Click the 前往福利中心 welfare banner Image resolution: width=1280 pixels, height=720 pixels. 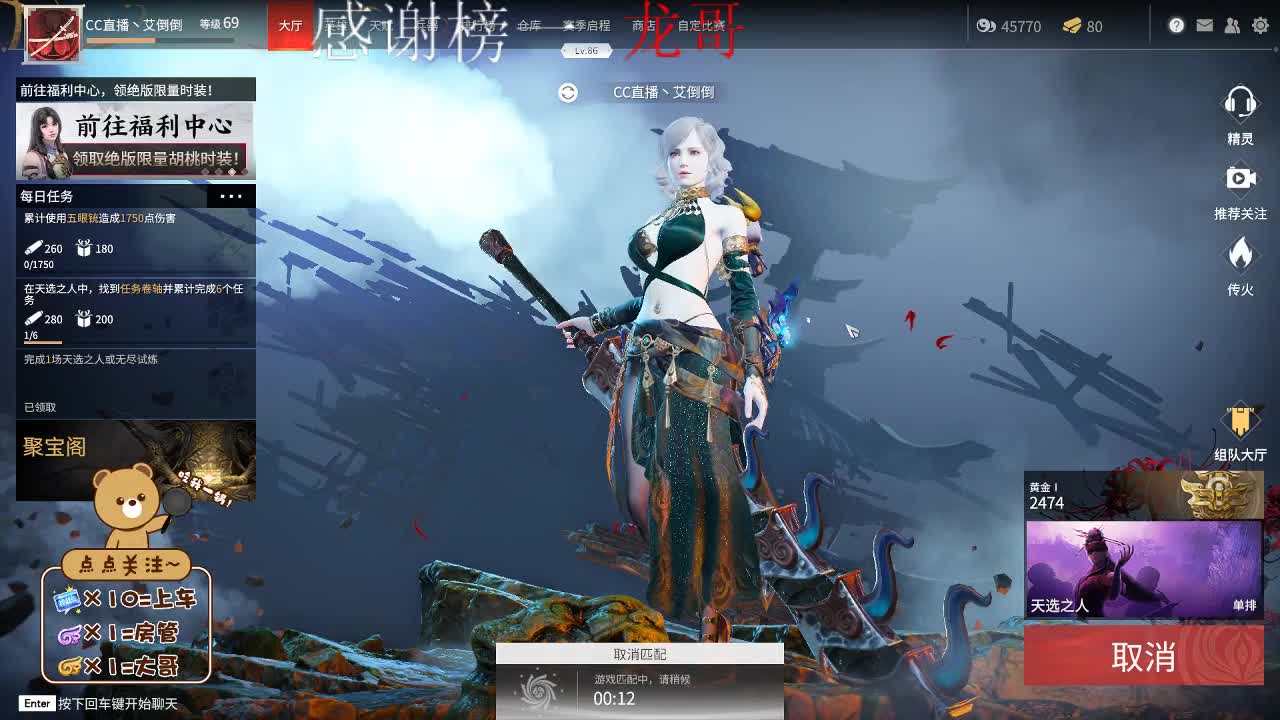point(136,142)
